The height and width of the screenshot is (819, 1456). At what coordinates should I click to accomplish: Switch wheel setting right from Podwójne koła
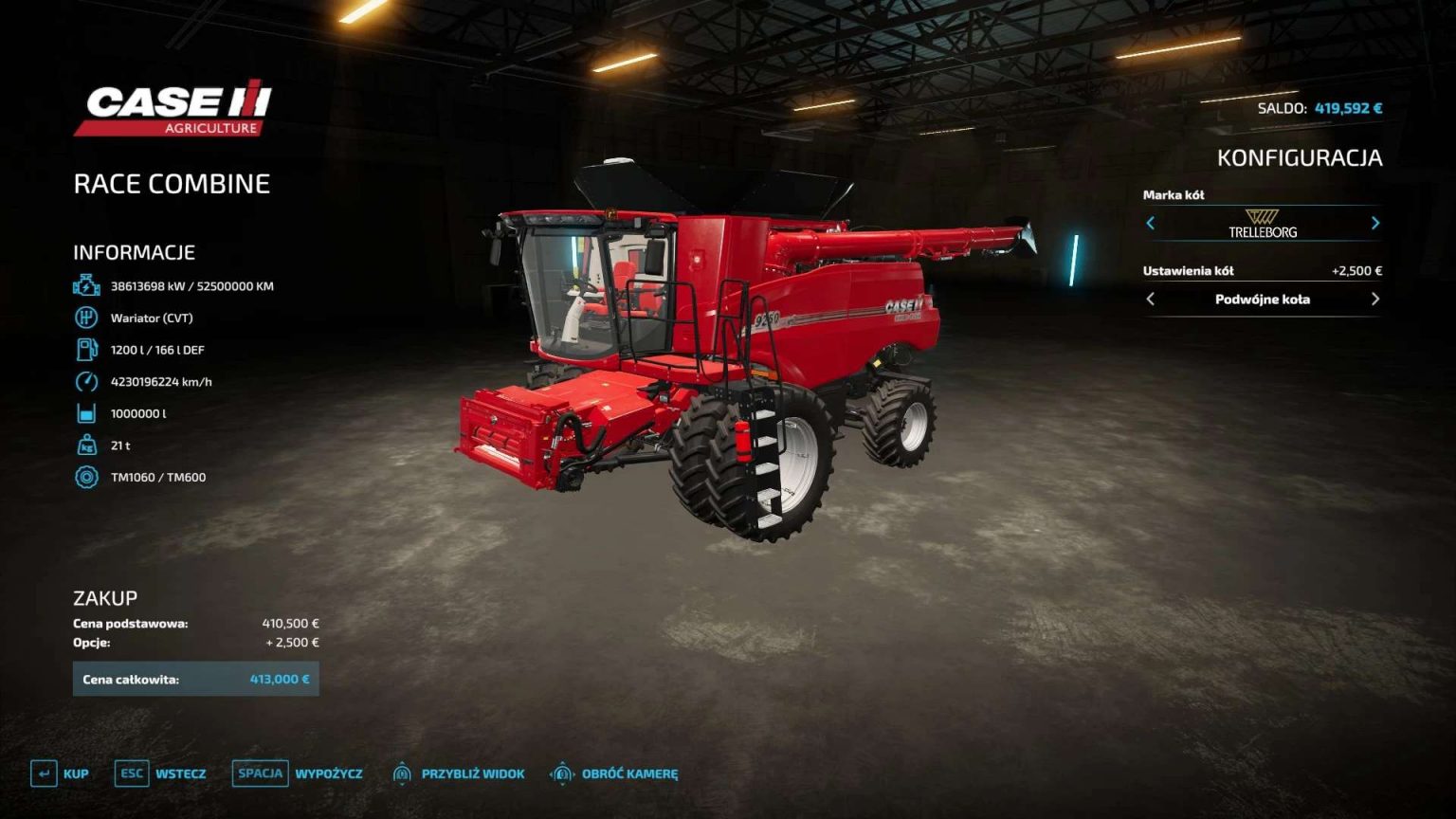coord(1375,299)
